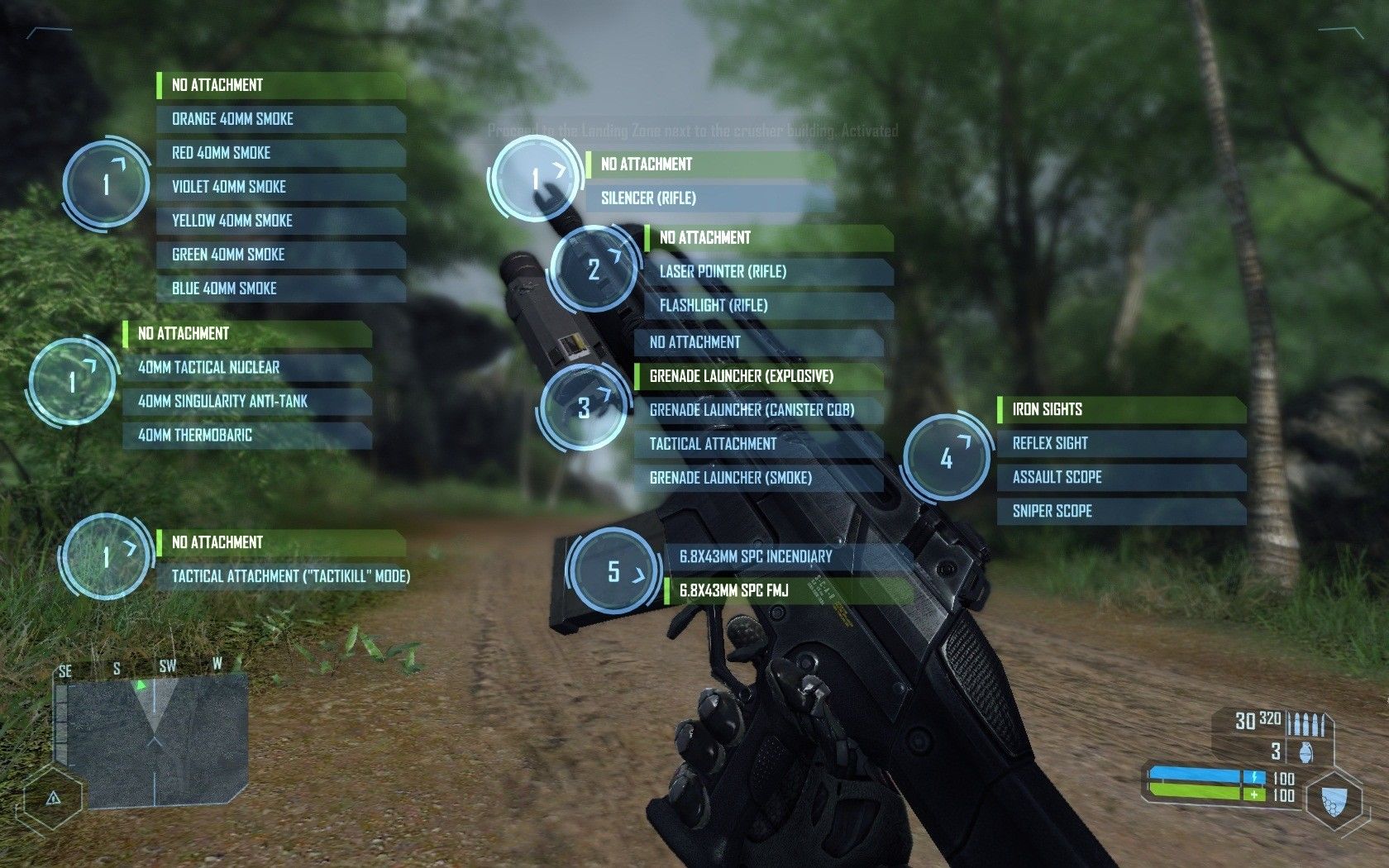Equip the Reflex Sight
This screenshot has width=1389, height=868.
click(1121, 444)
